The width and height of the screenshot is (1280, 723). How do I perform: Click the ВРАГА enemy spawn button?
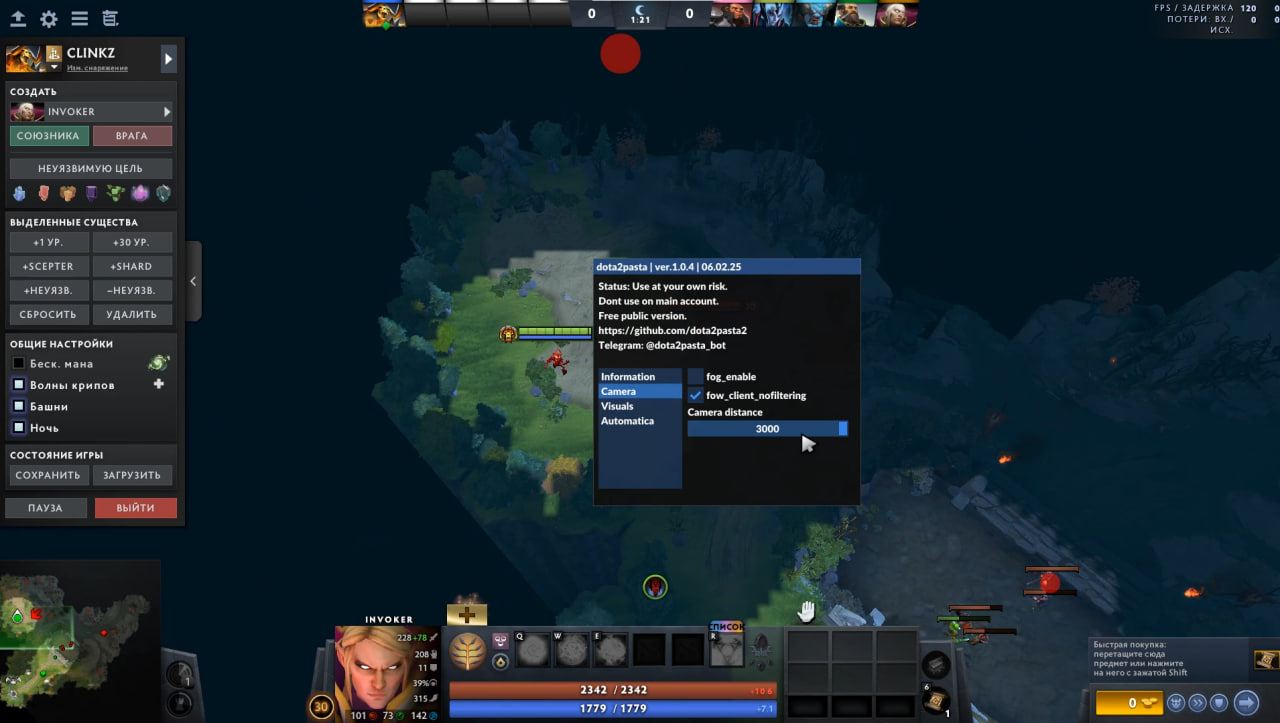click(132, 136)
